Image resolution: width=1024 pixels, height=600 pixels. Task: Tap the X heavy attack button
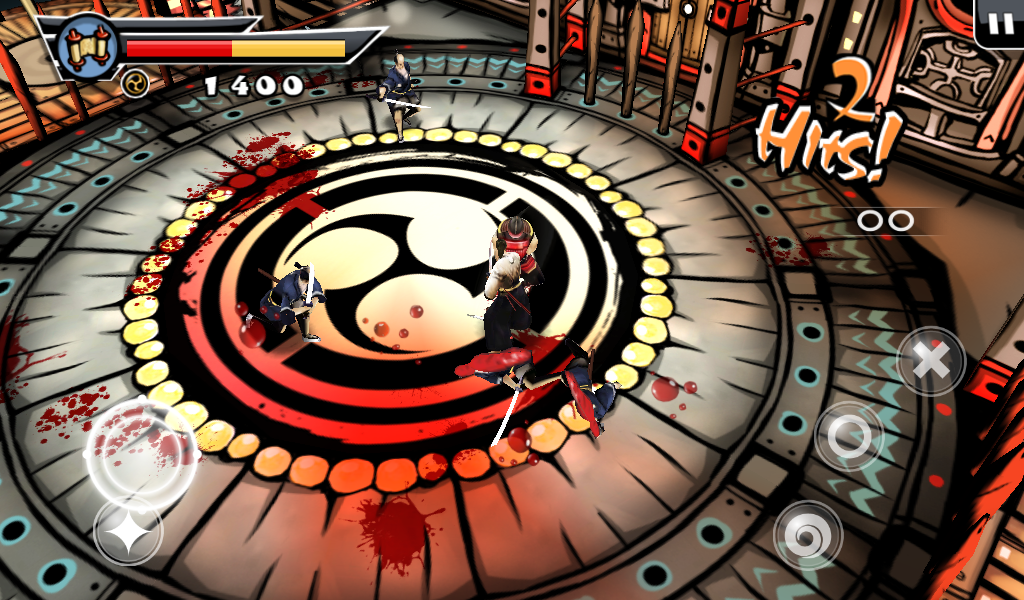[x=931, y=362]
